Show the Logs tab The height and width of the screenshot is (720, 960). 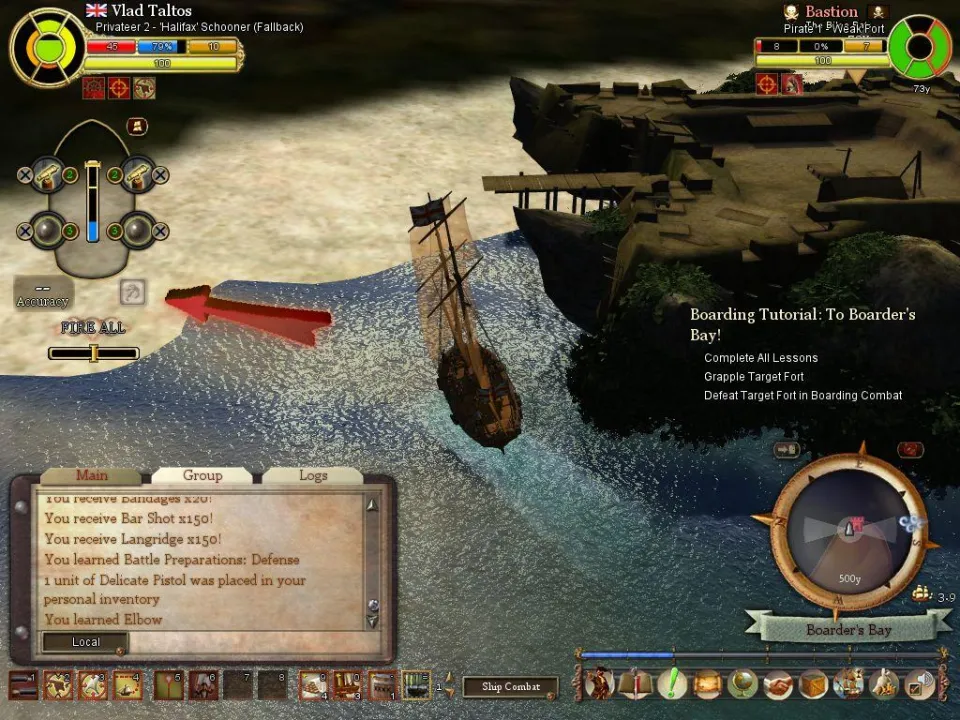313,476
